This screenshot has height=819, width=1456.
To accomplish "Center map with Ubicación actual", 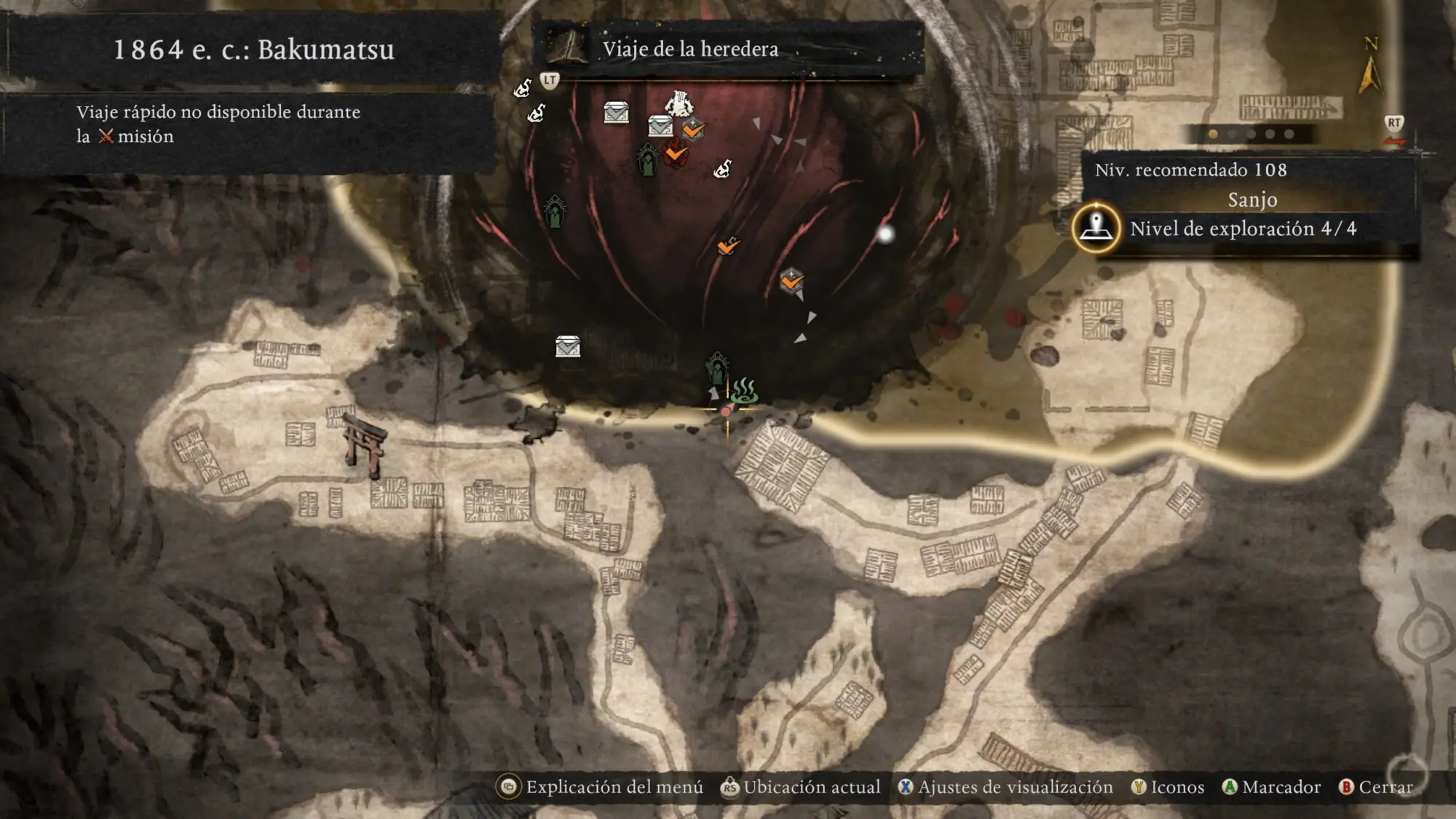I will point(801,787).
